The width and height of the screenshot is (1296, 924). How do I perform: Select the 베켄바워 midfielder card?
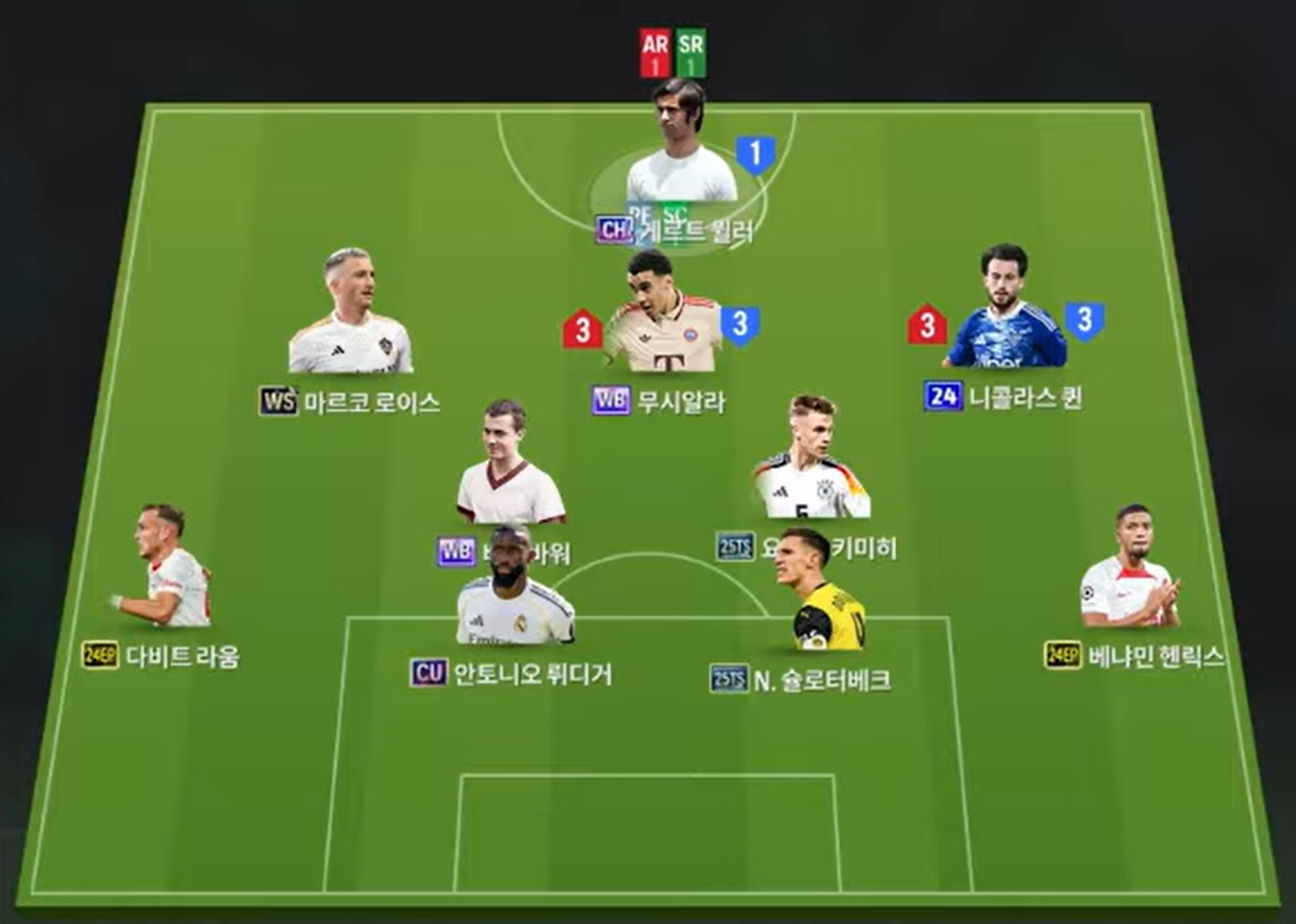pos(510,469)
